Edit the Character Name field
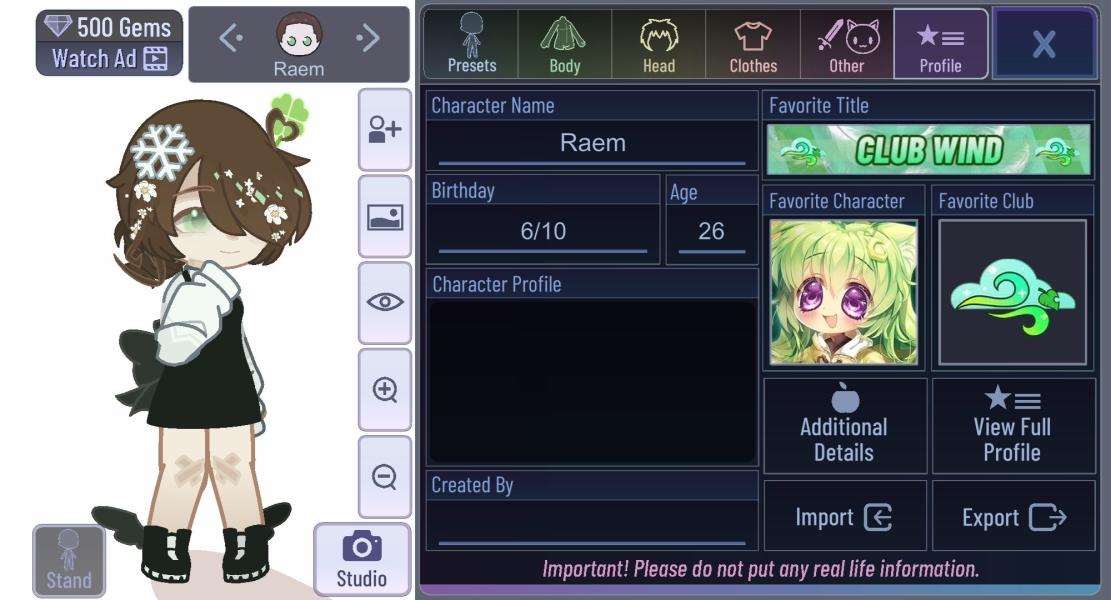The image size is (1111, 600). (592, 143)
